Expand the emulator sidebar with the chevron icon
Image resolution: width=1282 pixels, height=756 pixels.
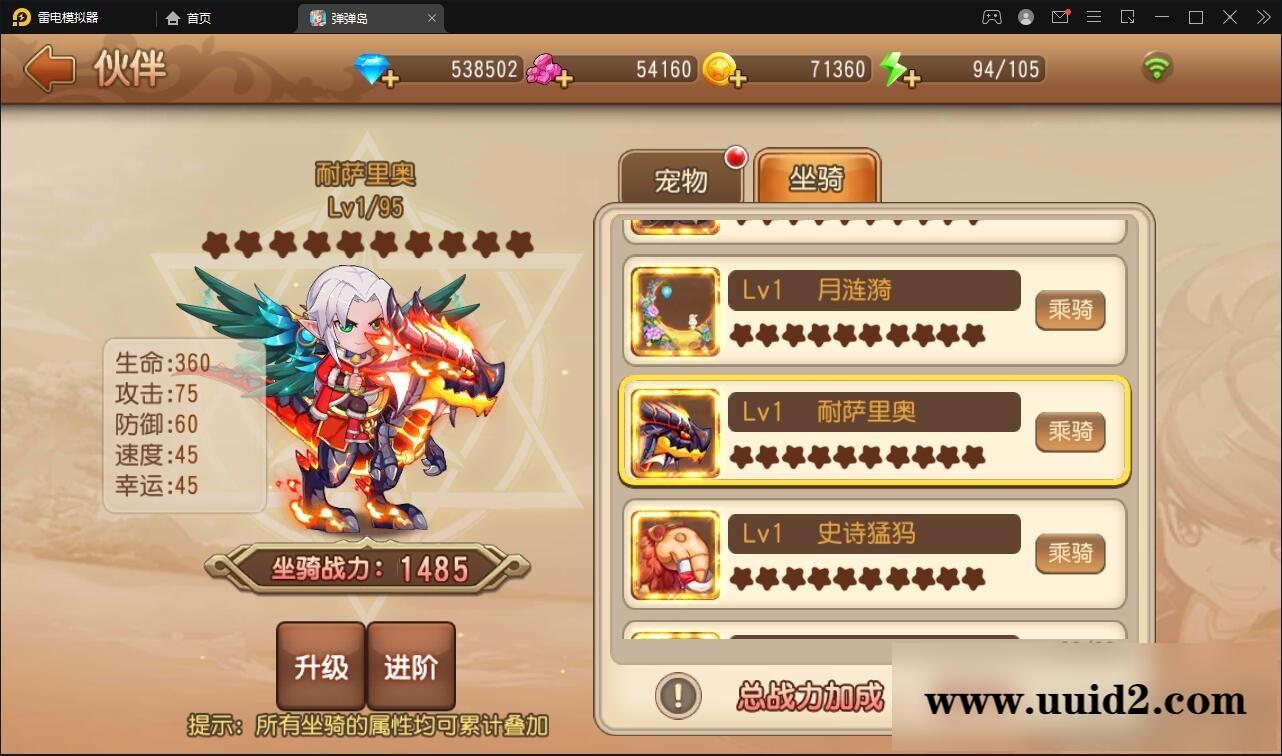point(1262,17)
